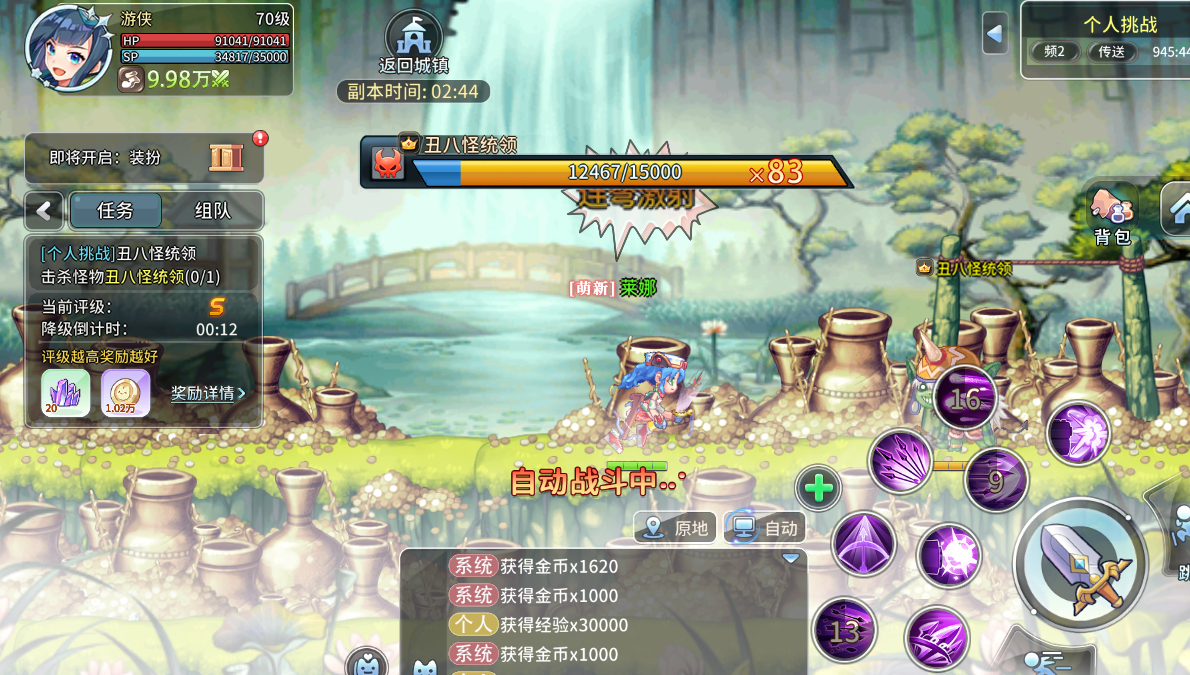Click the 传送 teleport button
The height and width of the screenshot is (675, 1190).
pyautogui.click(x=1112, y=52)
